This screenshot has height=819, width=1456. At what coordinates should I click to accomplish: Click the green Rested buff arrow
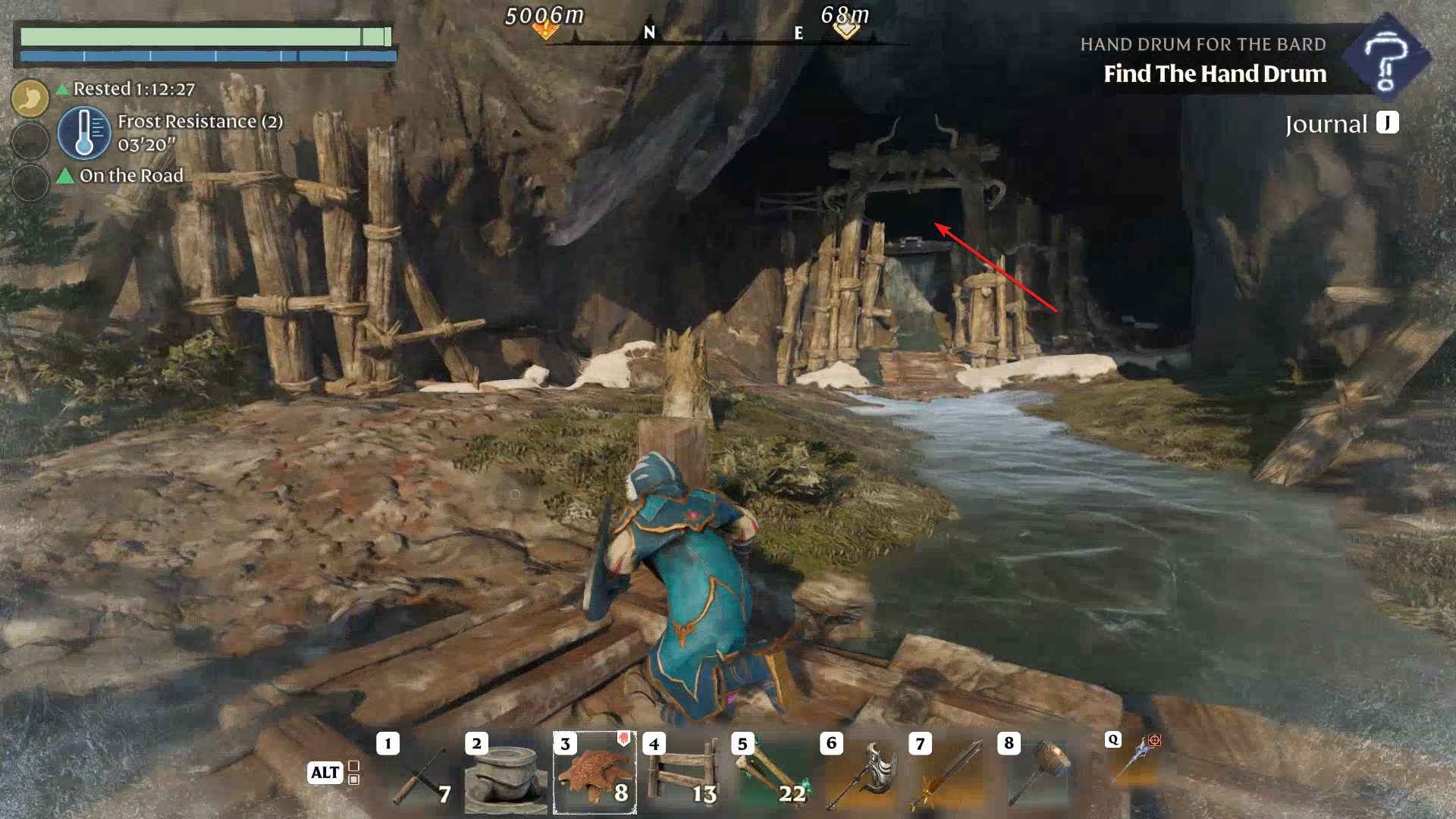click(x=64, y=89)
